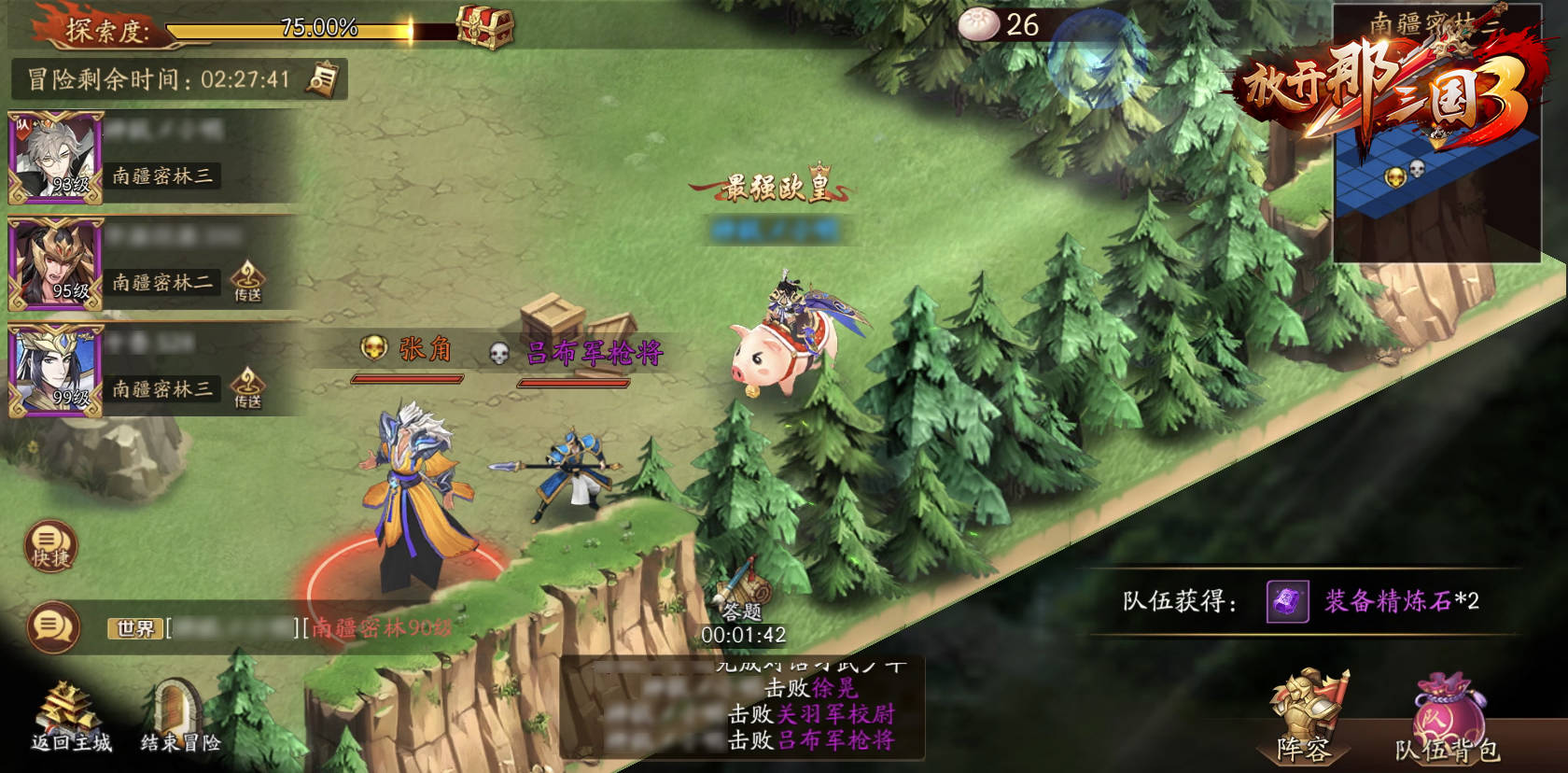
Task: Select the level 95 teammate portrait
Action: (55, 264)
